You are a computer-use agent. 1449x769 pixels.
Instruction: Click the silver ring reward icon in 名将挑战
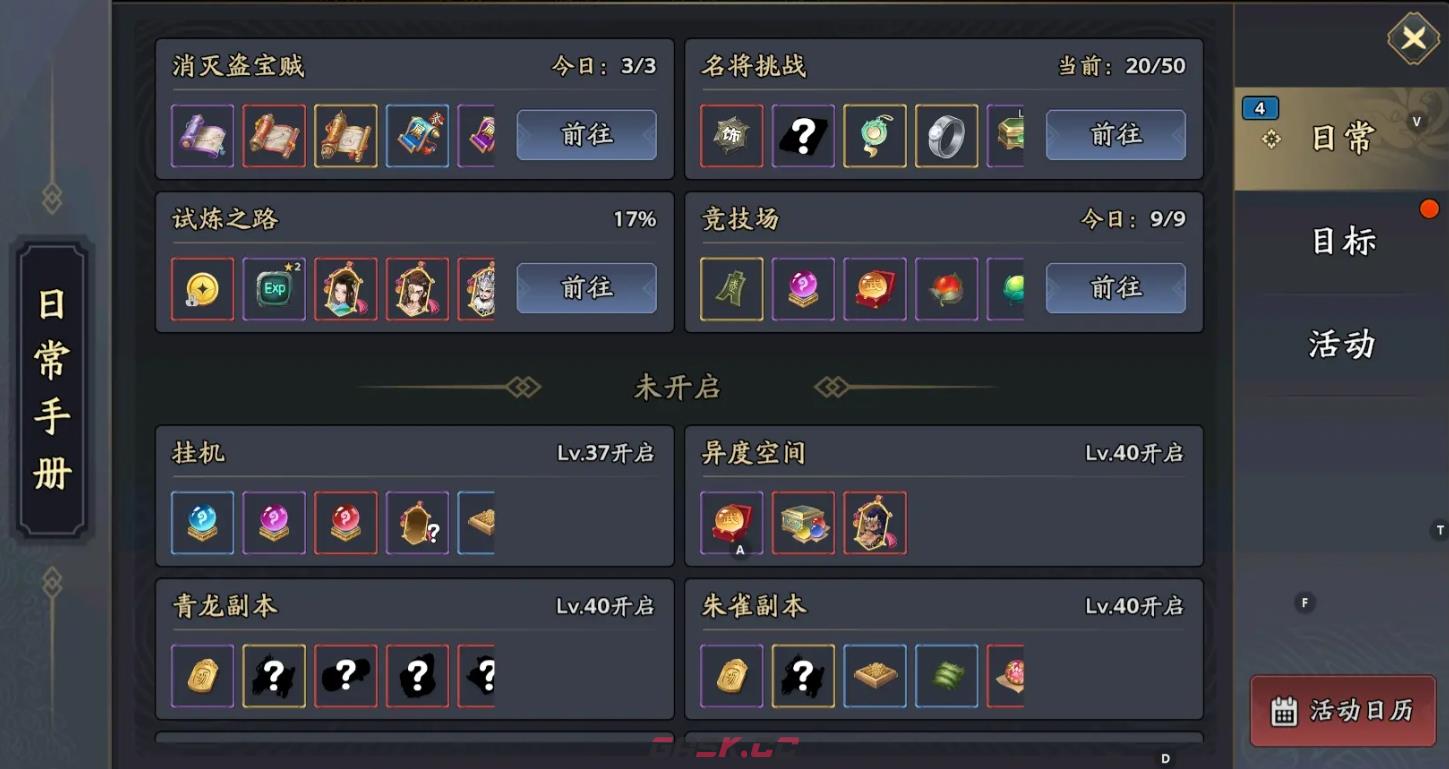pyautogui.click(x=946, y=135)
